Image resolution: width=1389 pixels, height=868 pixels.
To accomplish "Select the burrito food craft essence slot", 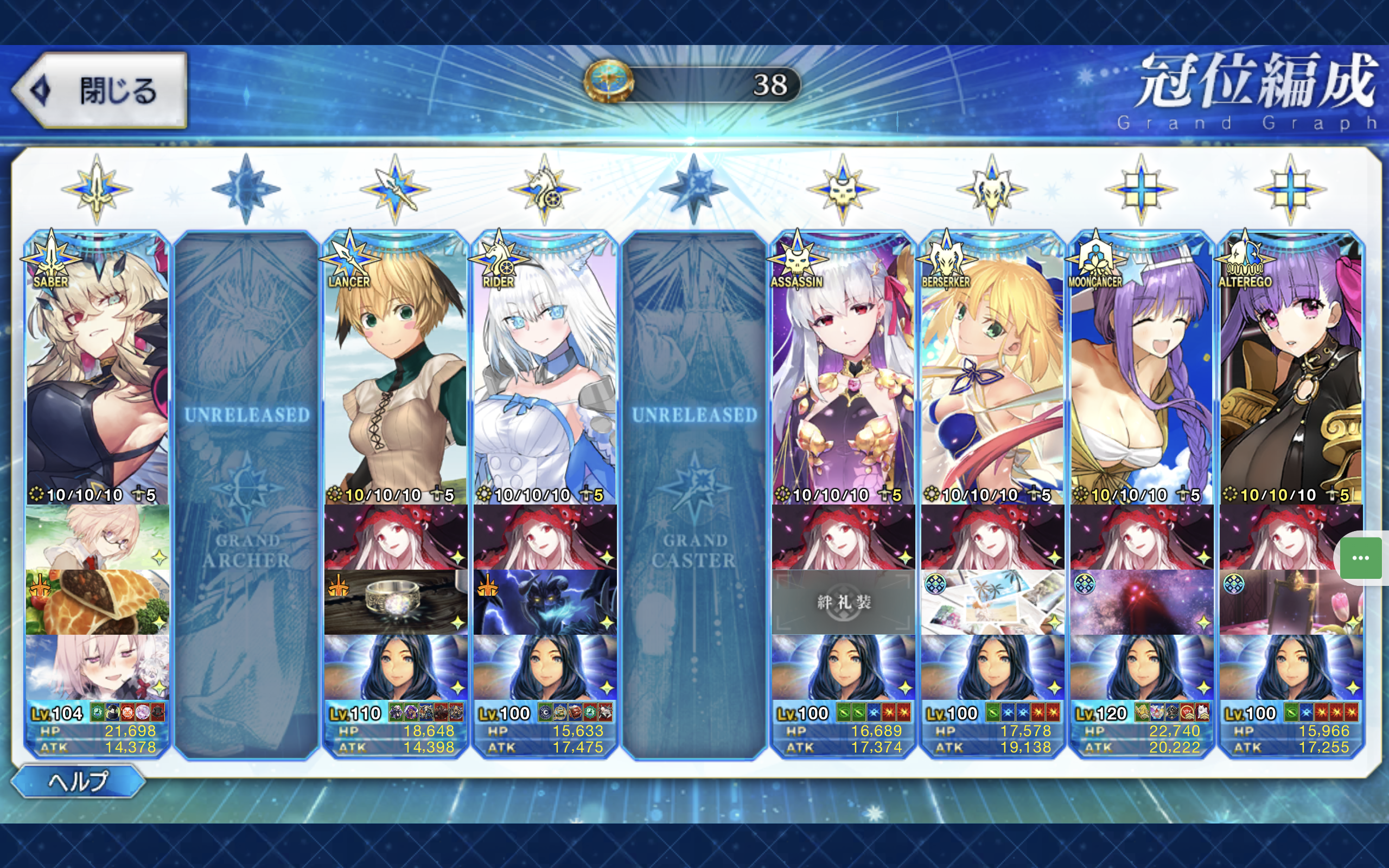I will (x=97, y=602).
